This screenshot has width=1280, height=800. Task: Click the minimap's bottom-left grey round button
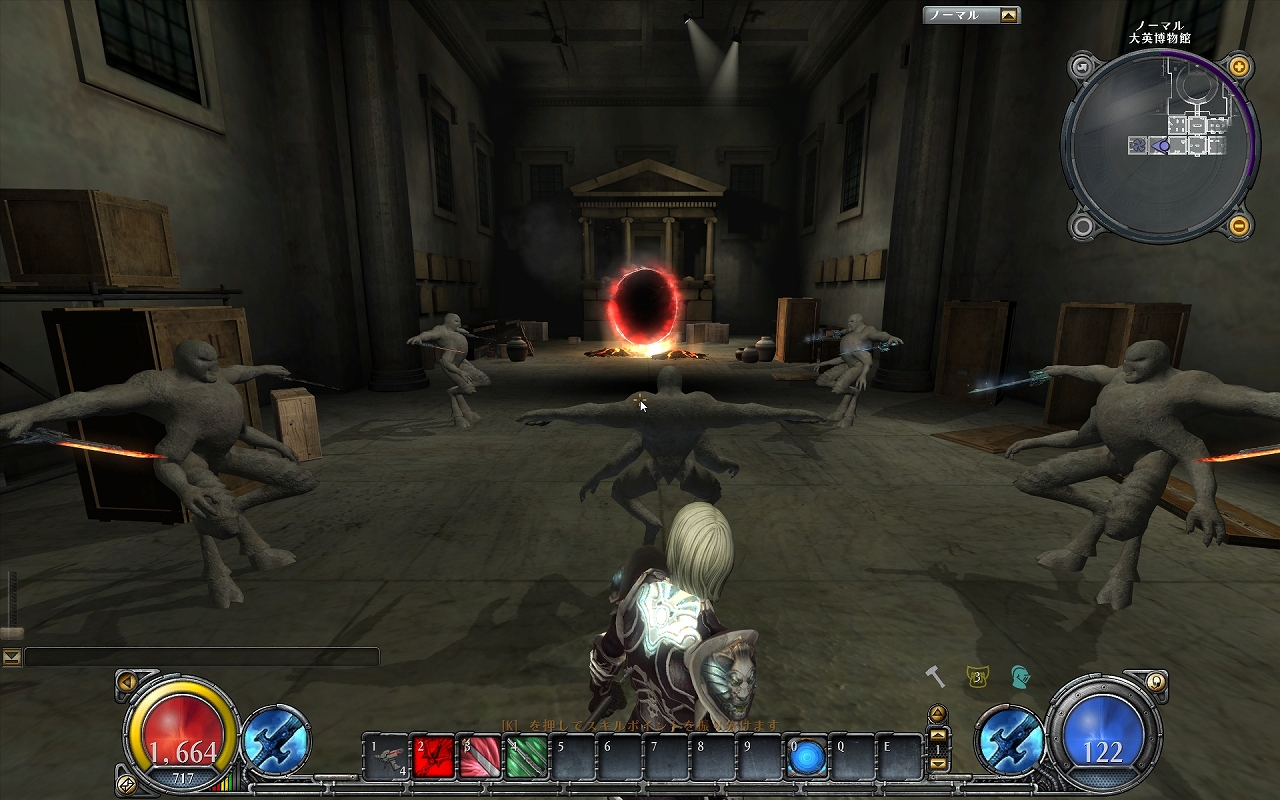coord(1082,226)
